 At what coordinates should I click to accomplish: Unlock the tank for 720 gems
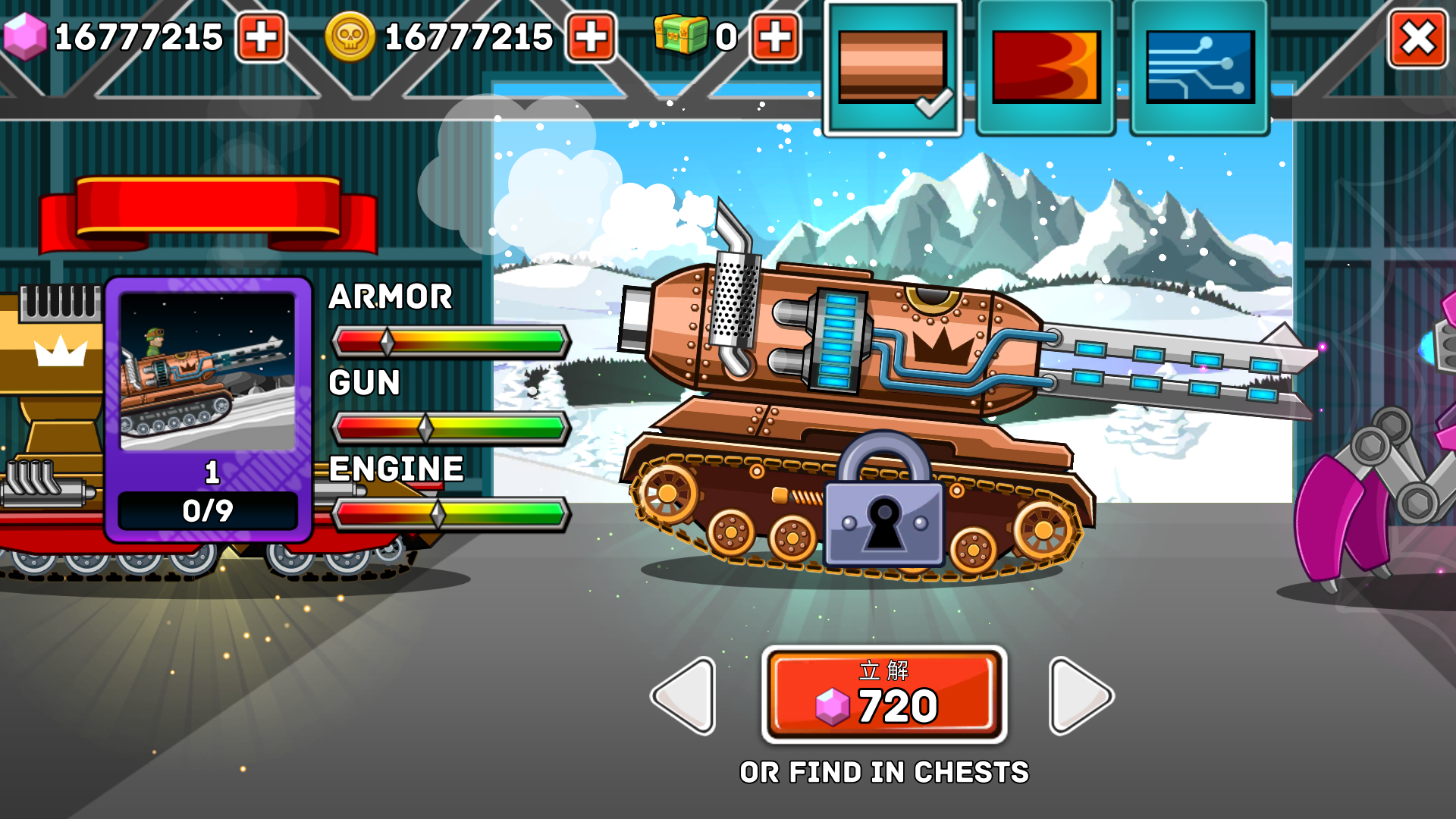pos(884,695)
